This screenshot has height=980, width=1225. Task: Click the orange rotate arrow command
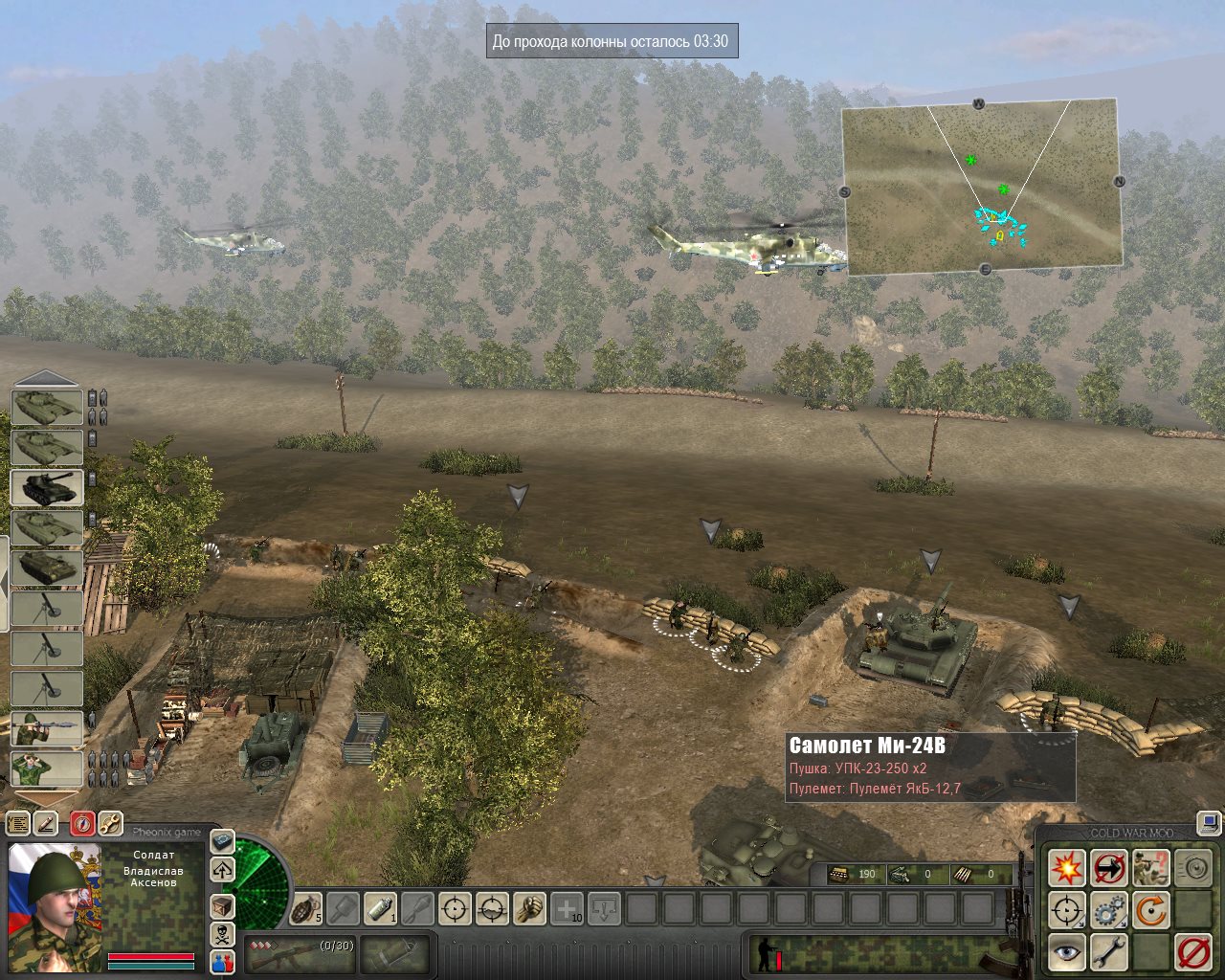point(1151,910)
